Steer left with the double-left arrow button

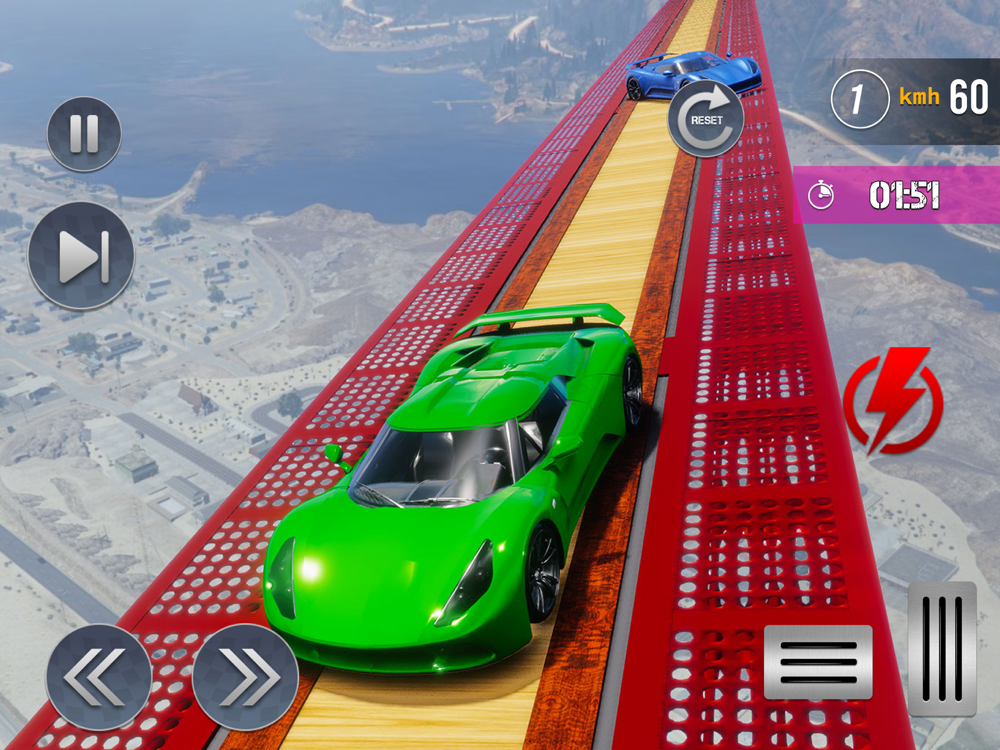click(98, 676)
